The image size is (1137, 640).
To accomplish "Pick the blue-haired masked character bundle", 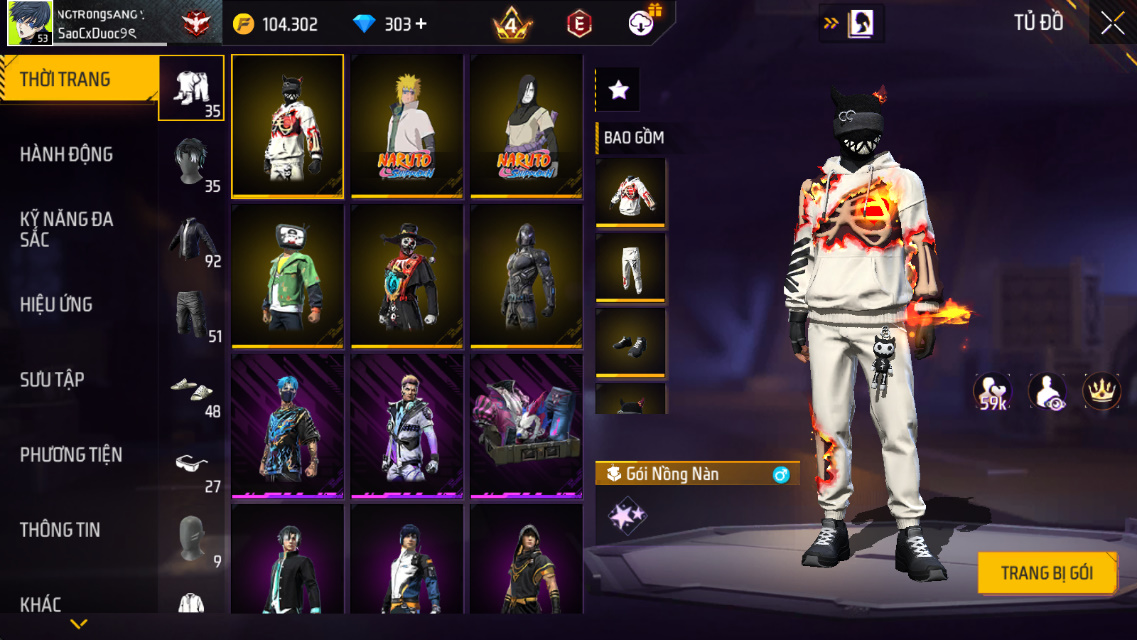I will 287,425.
